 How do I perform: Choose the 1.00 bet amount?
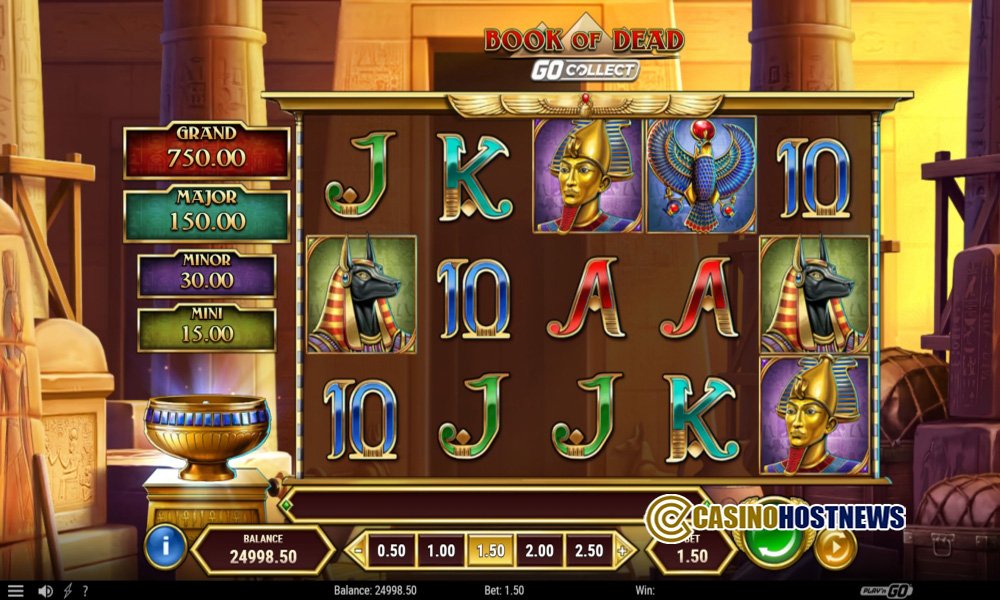441,550
